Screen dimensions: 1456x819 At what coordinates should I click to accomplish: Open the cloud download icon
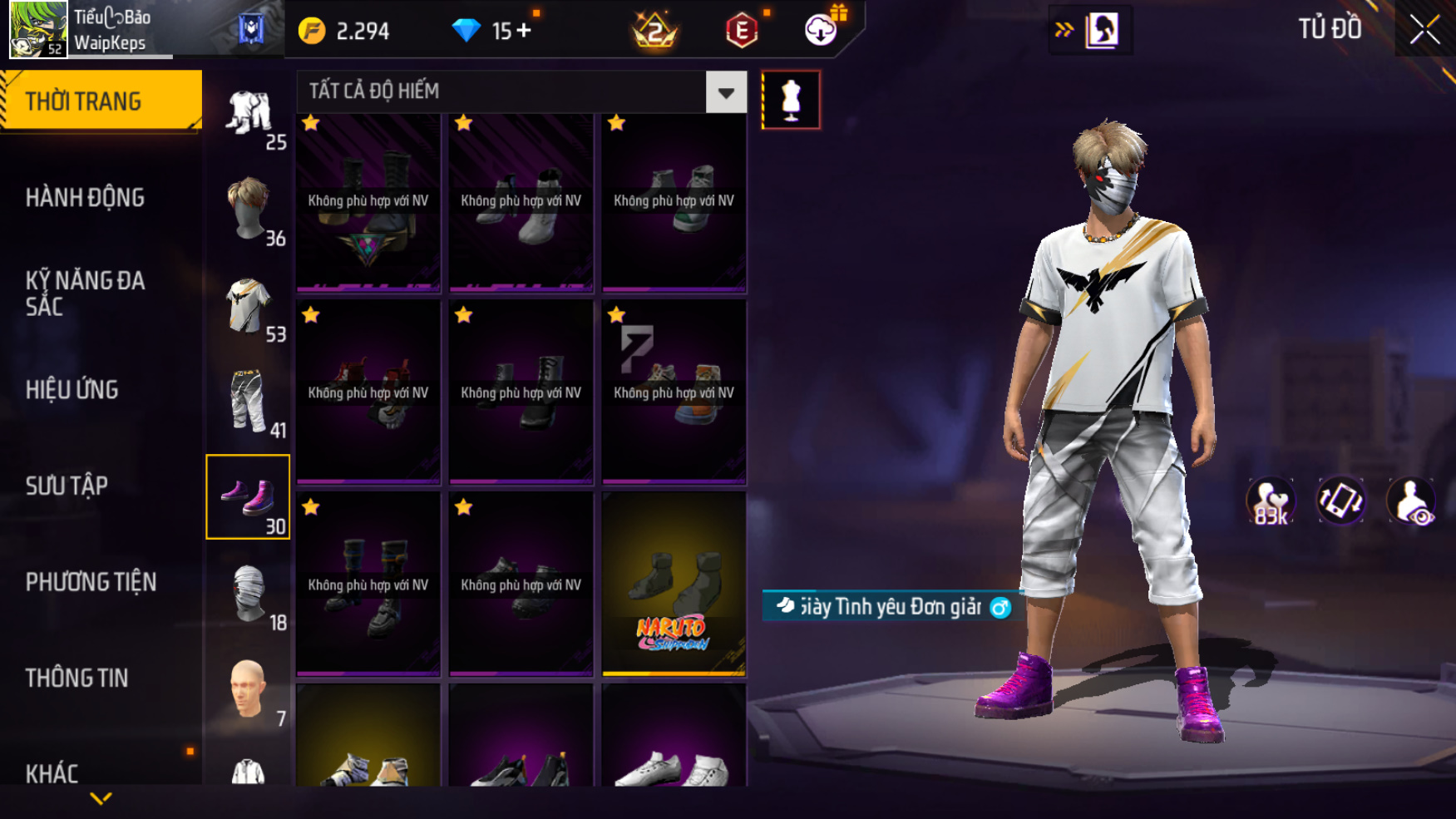click(821, 31)
